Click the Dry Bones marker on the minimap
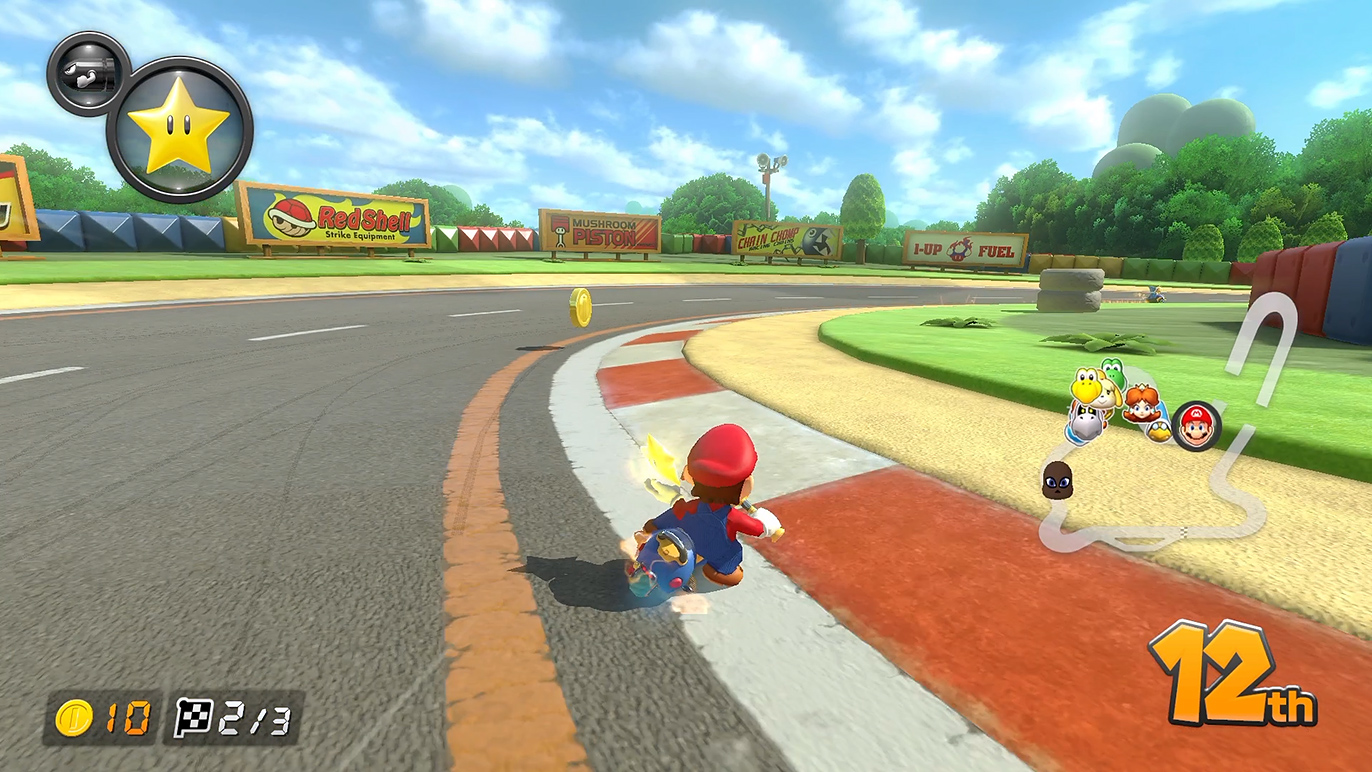The image size is (1372, 772). tap(1085, 423)
